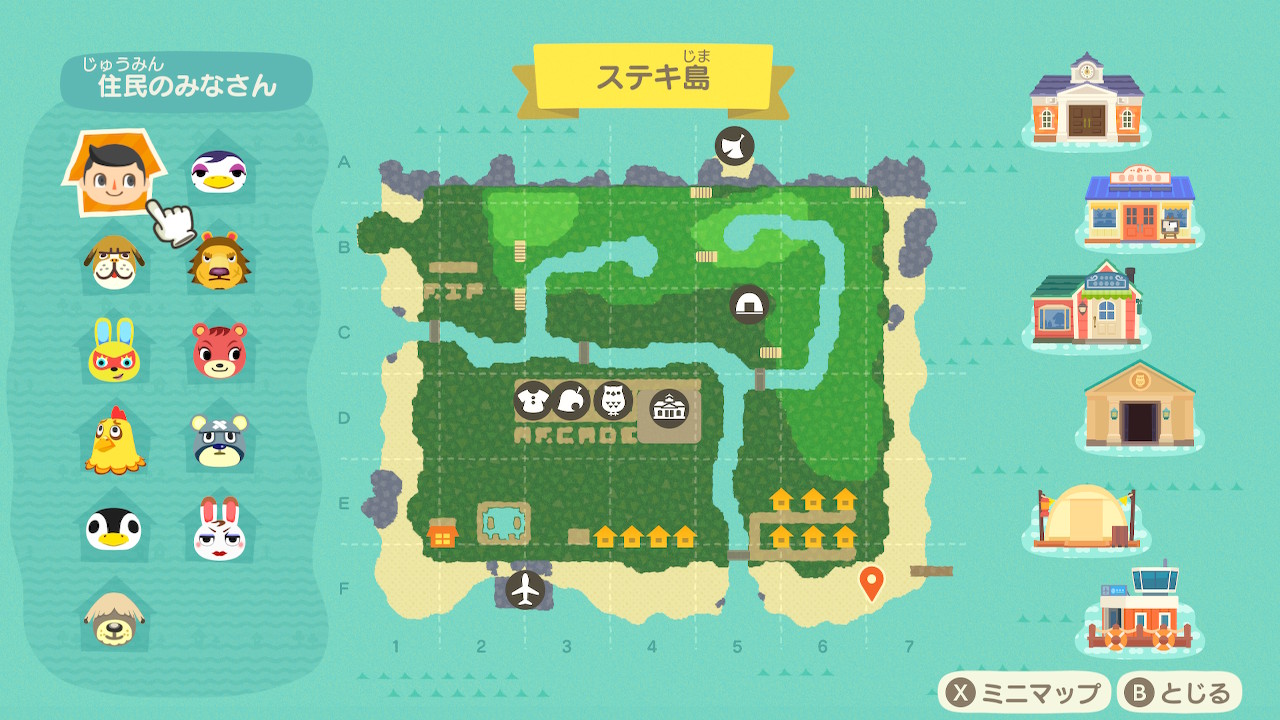Click the Resident Services building map icon

tap(669, 408)
